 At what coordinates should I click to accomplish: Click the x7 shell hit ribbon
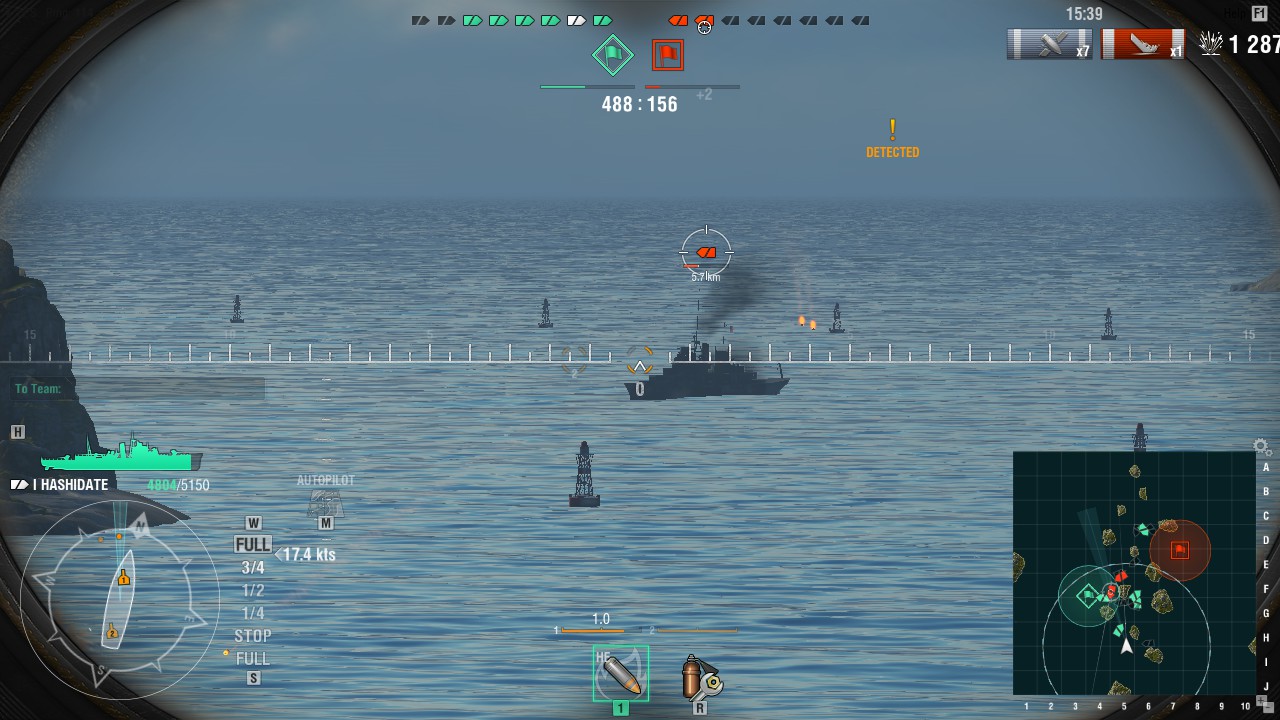tap(1048, 43)
